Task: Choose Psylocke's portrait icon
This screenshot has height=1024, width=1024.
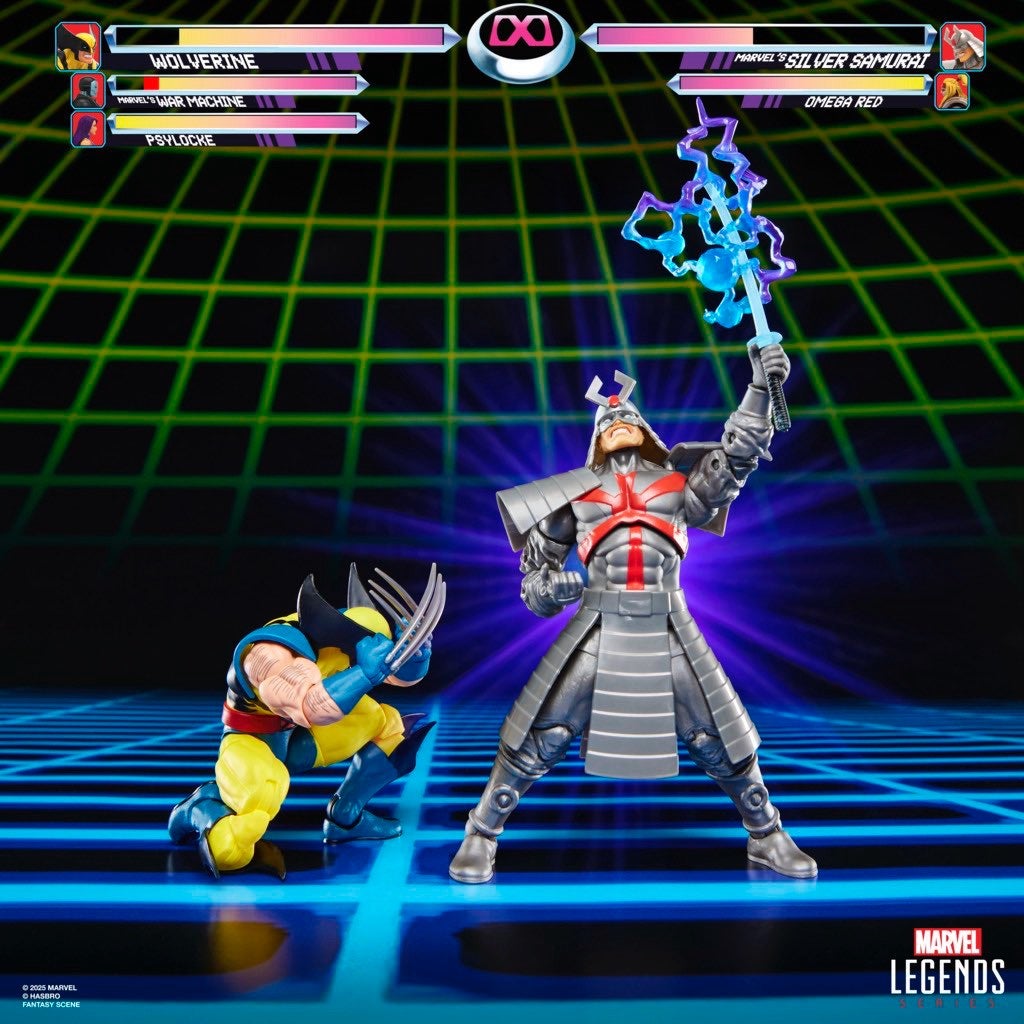Action: click(x=88, y=129)
